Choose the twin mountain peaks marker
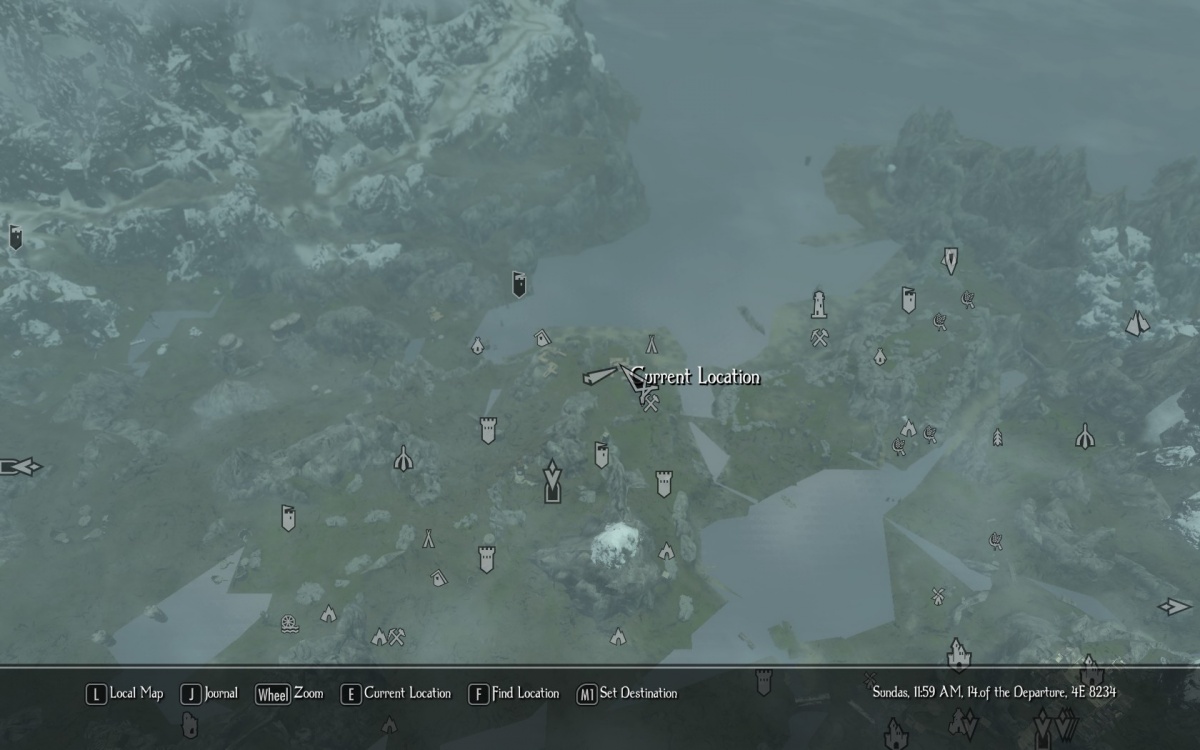The width and height of the screenshot is (1200, 750). 1137,324
